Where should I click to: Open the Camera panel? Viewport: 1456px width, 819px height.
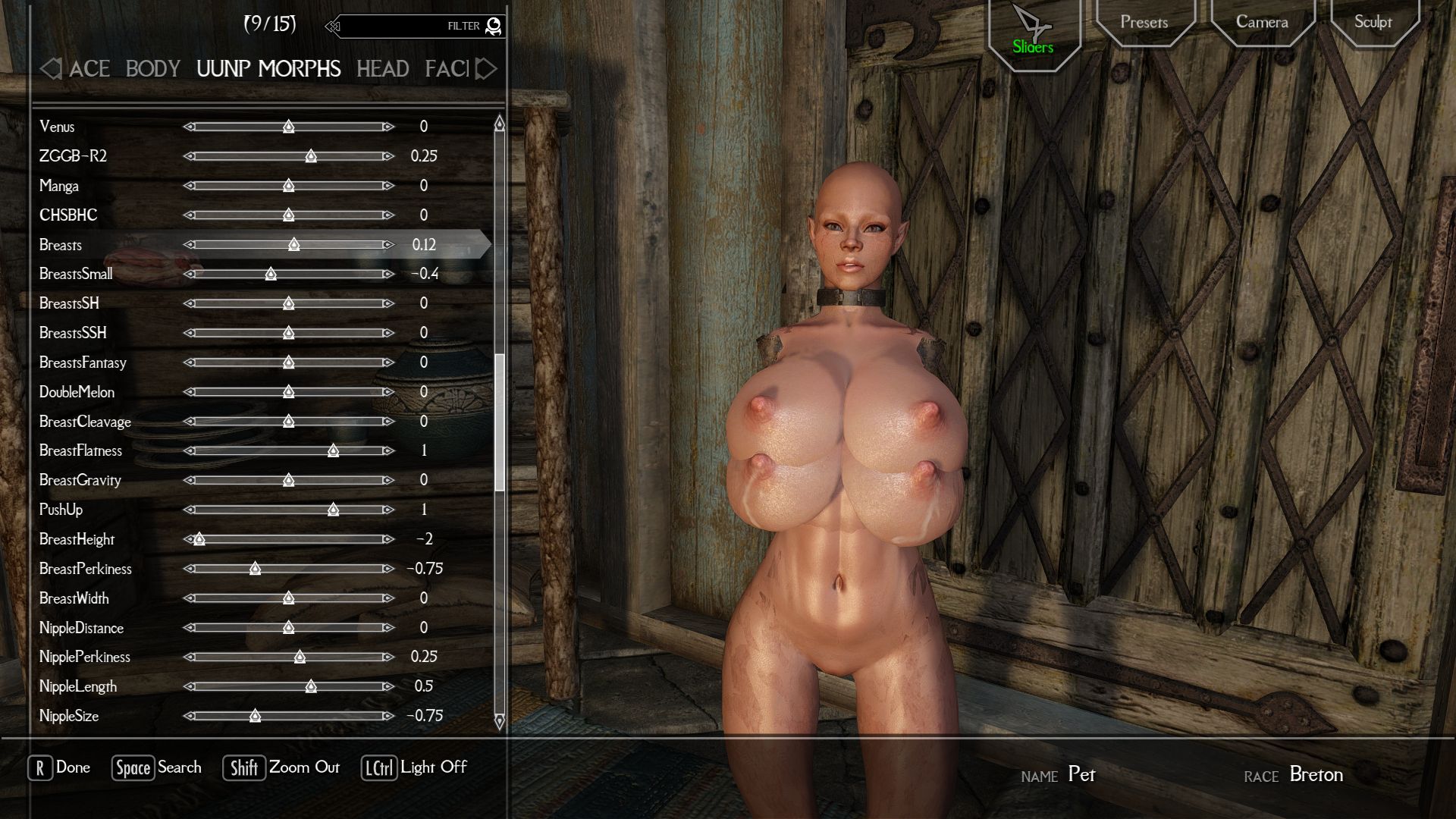pos(1262,22)
